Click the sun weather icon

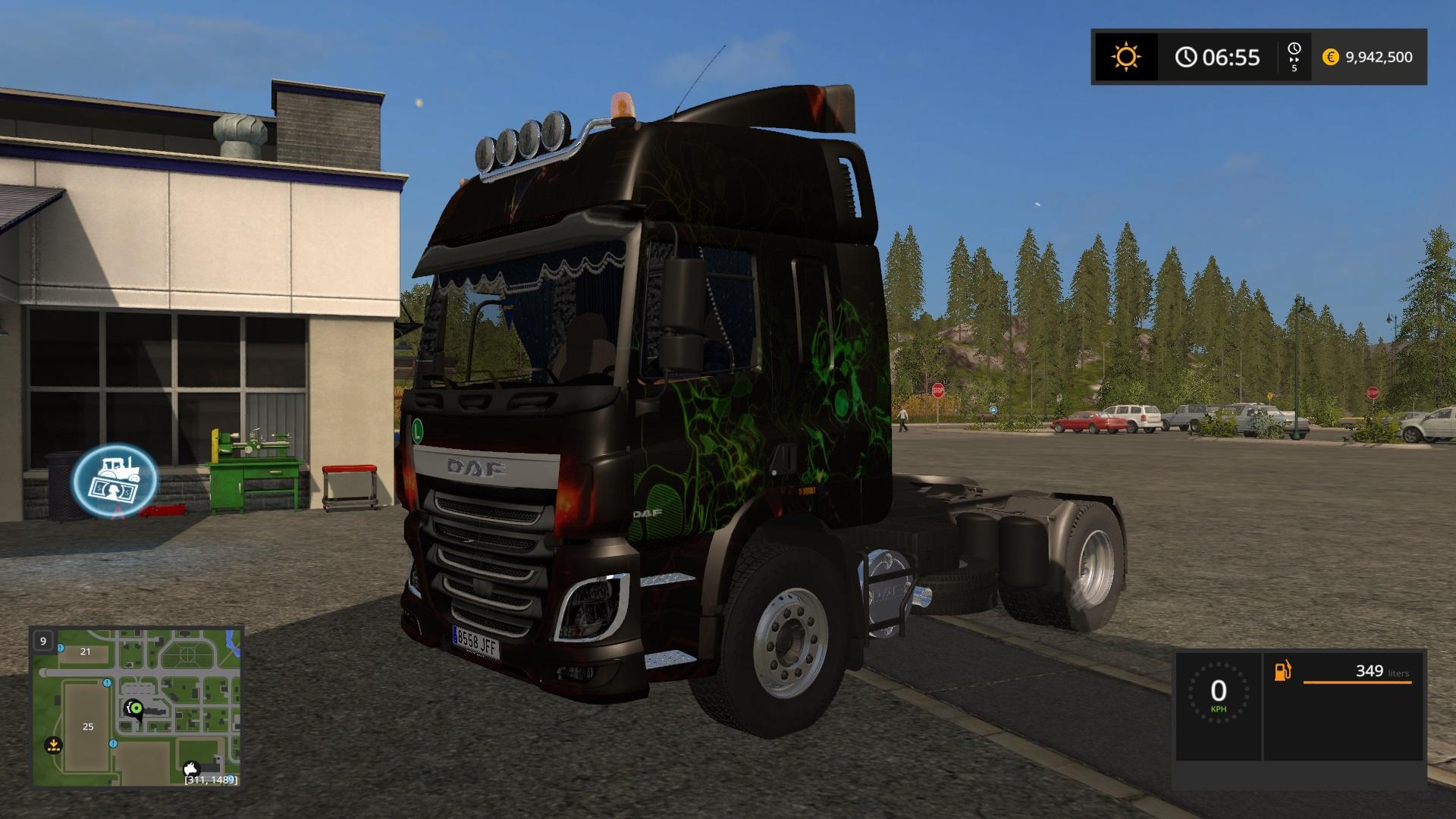[x=1126, y=57]
